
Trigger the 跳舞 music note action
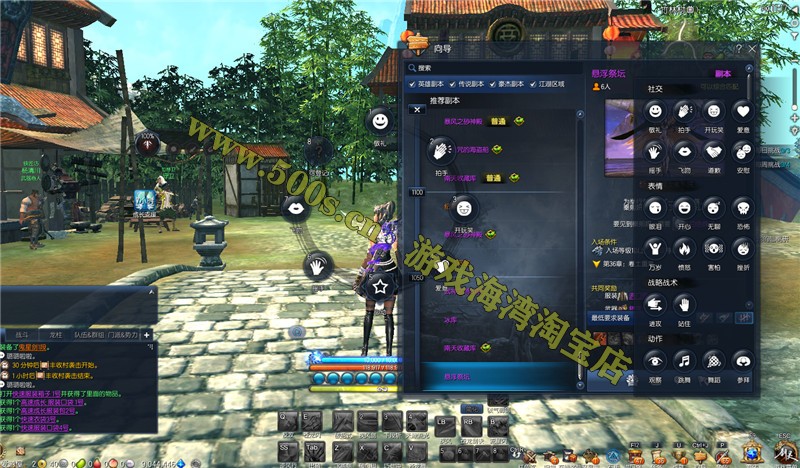(x=684, y=360)
